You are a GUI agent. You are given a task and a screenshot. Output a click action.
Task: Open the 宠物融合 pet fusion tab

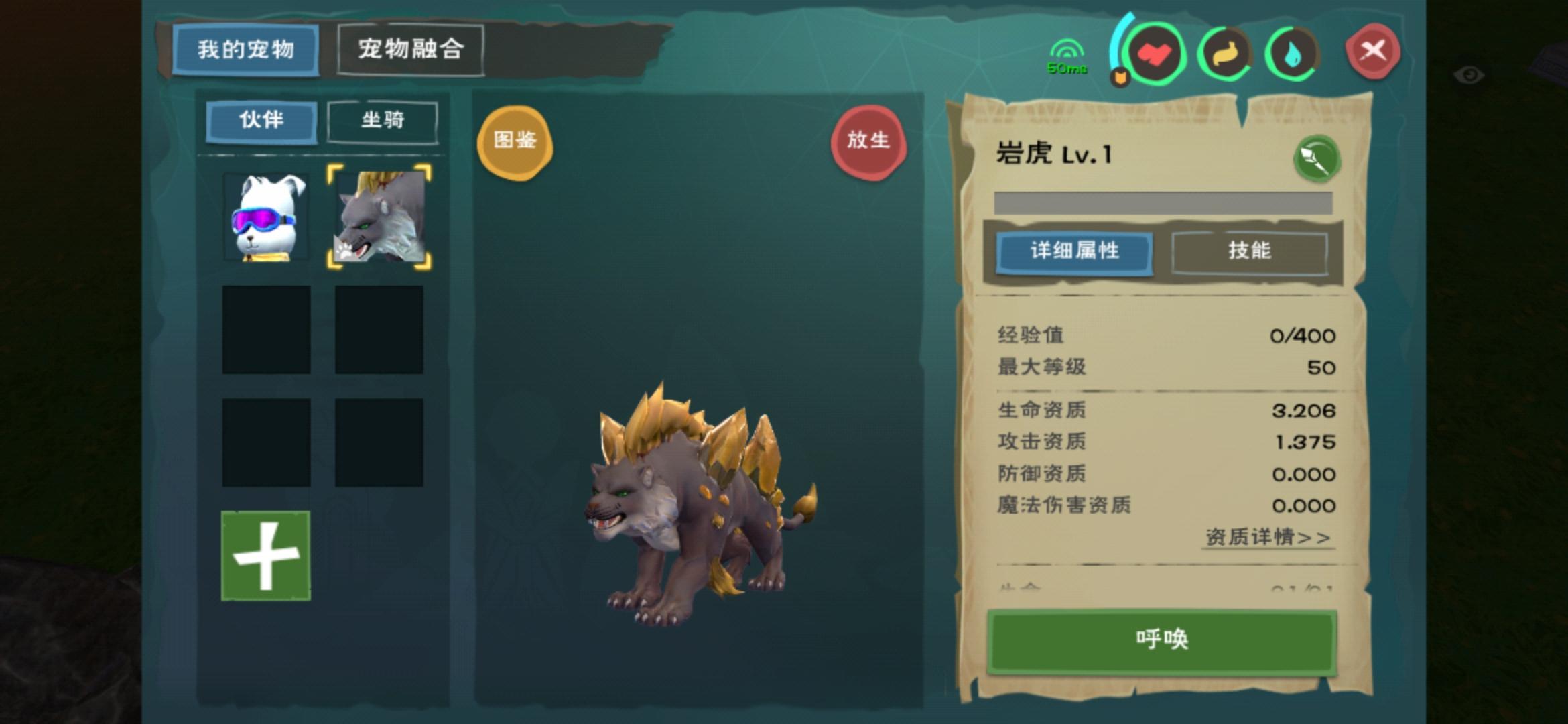tap(411, 49)
